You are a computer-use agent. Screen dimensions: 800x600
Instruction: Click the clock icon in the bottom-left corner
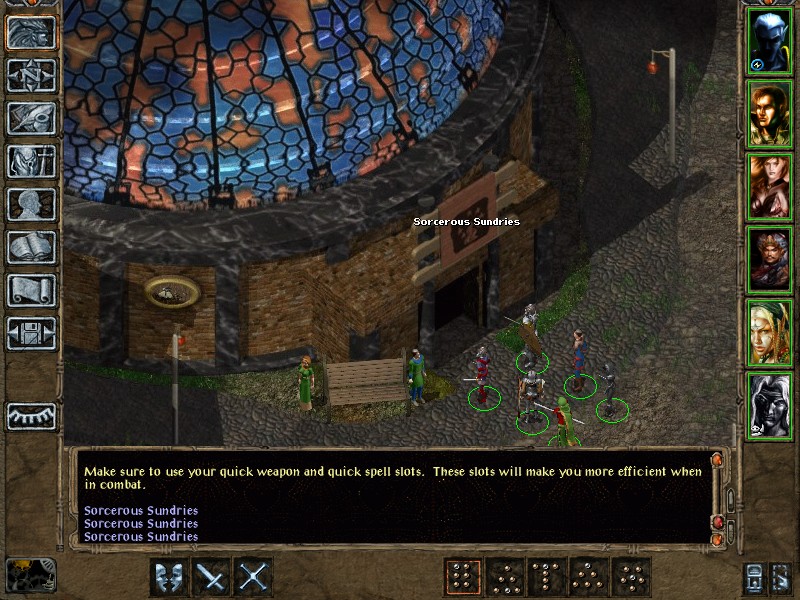tap(31, 575)
